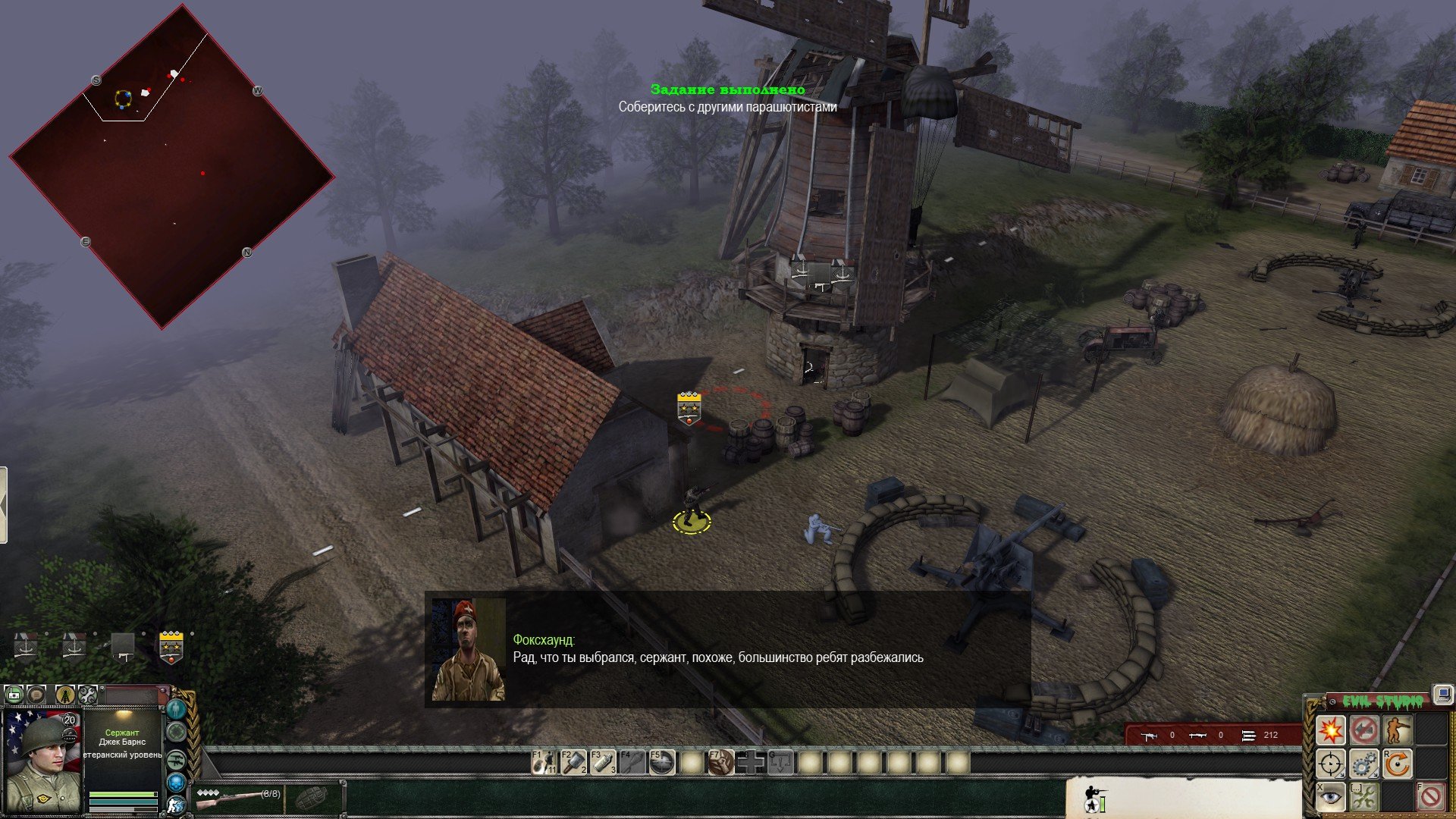Click the crossed wrenches button above portrait
Screen dimensions: 1456x819
pyautogui.click(x=88, y=694)
